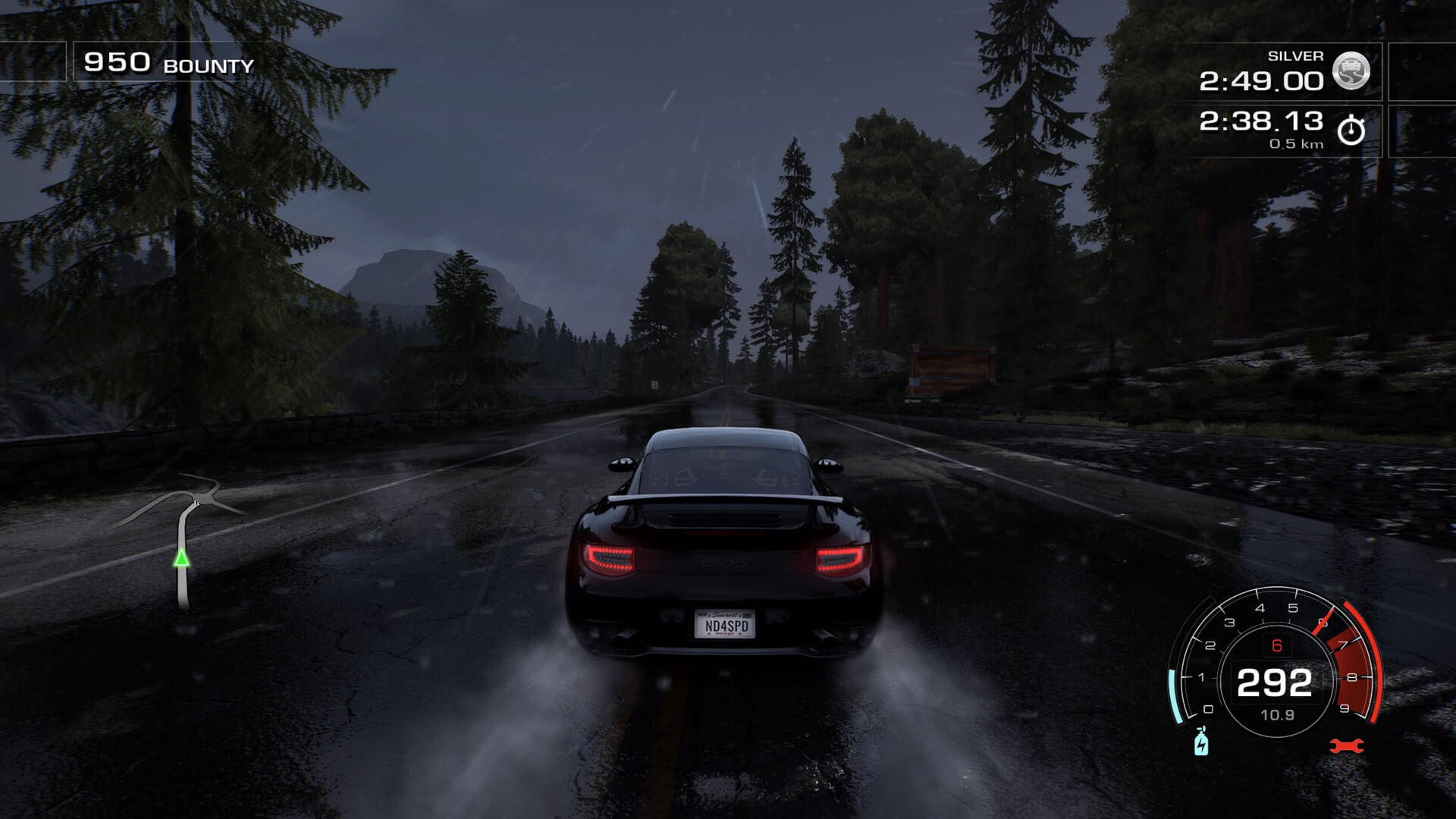Viewport: 1456px width, 819px height.
Task: Select the stopwatch timer icon
Action: coord(1351,130)
